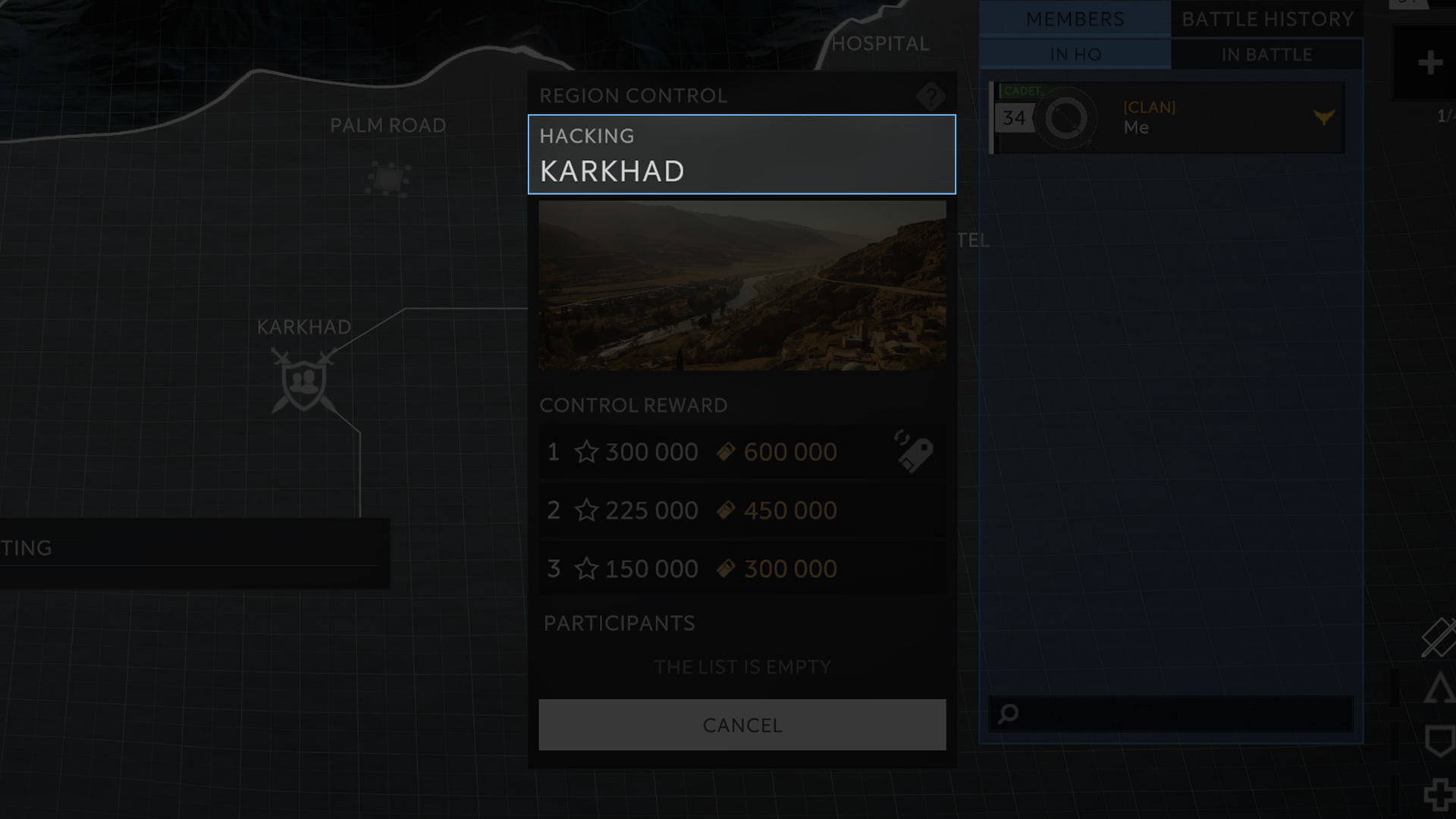Image resolution: width=1456 pixels, height=819 pixels.
Task: Click the member search field
Action: click(x=1172, y=714)
